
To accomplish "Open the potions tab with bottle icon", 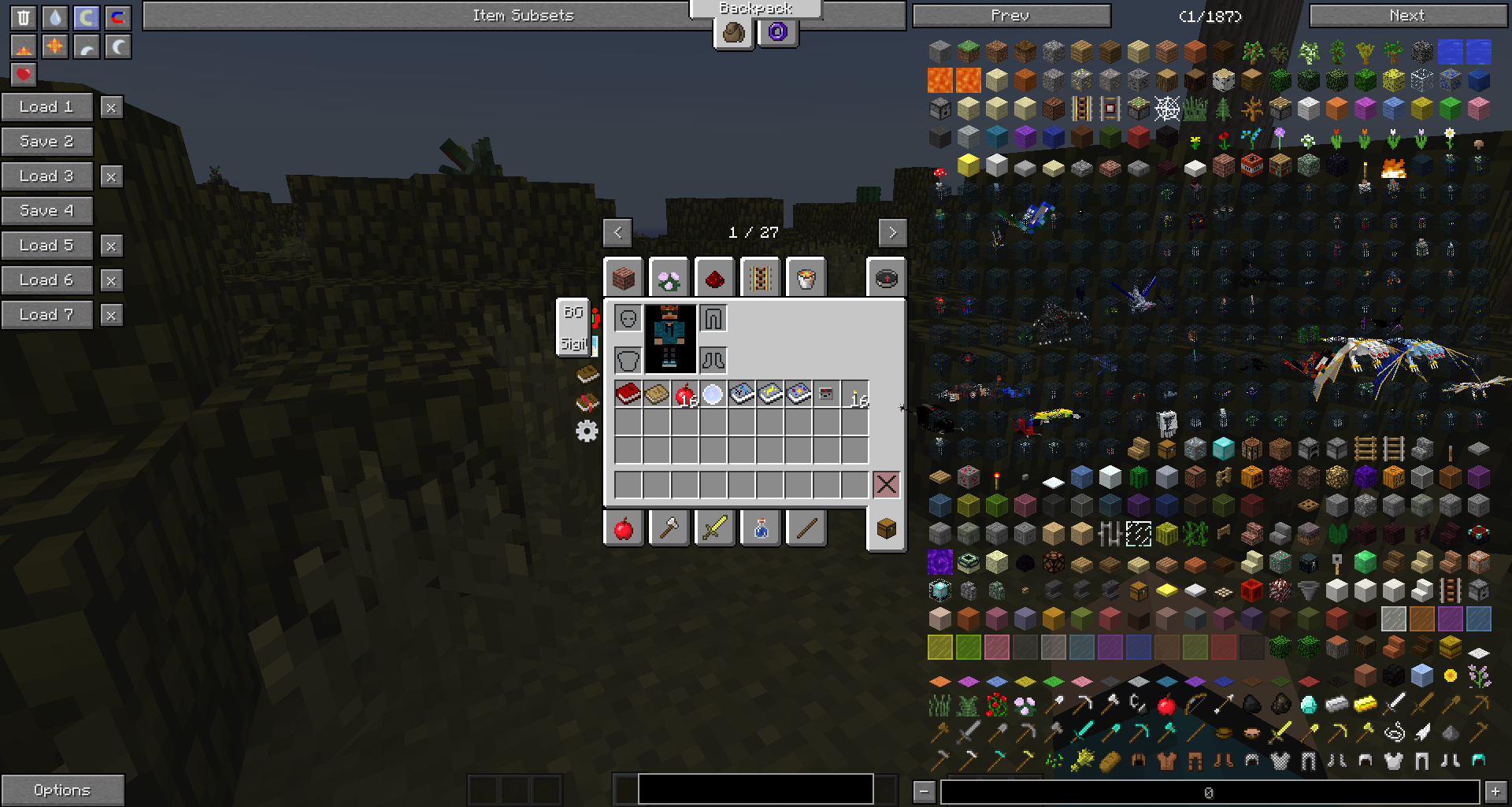I will tap(758, 528).
